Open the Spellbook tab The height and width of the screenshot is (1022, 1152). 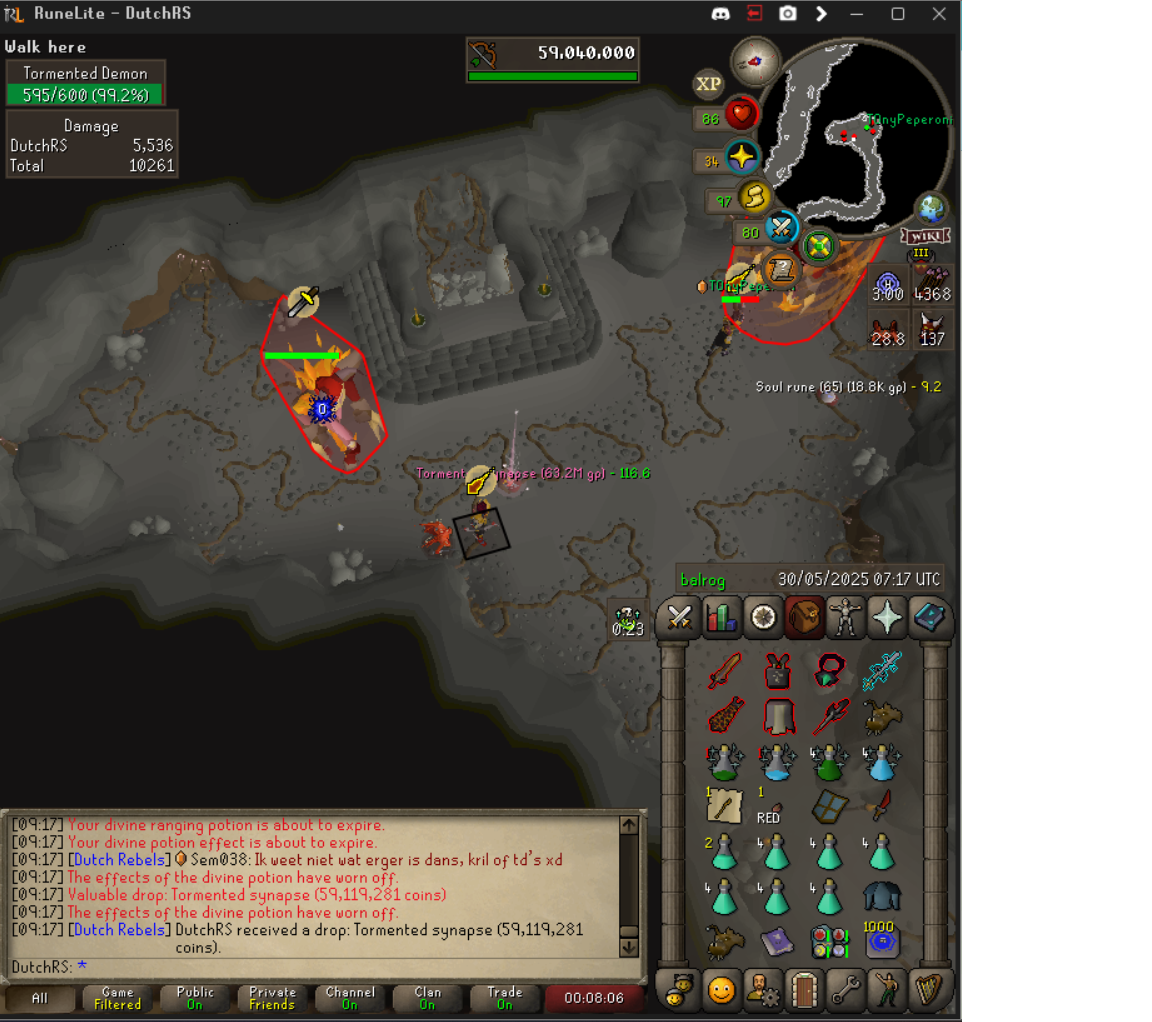[x=929, y=618]
